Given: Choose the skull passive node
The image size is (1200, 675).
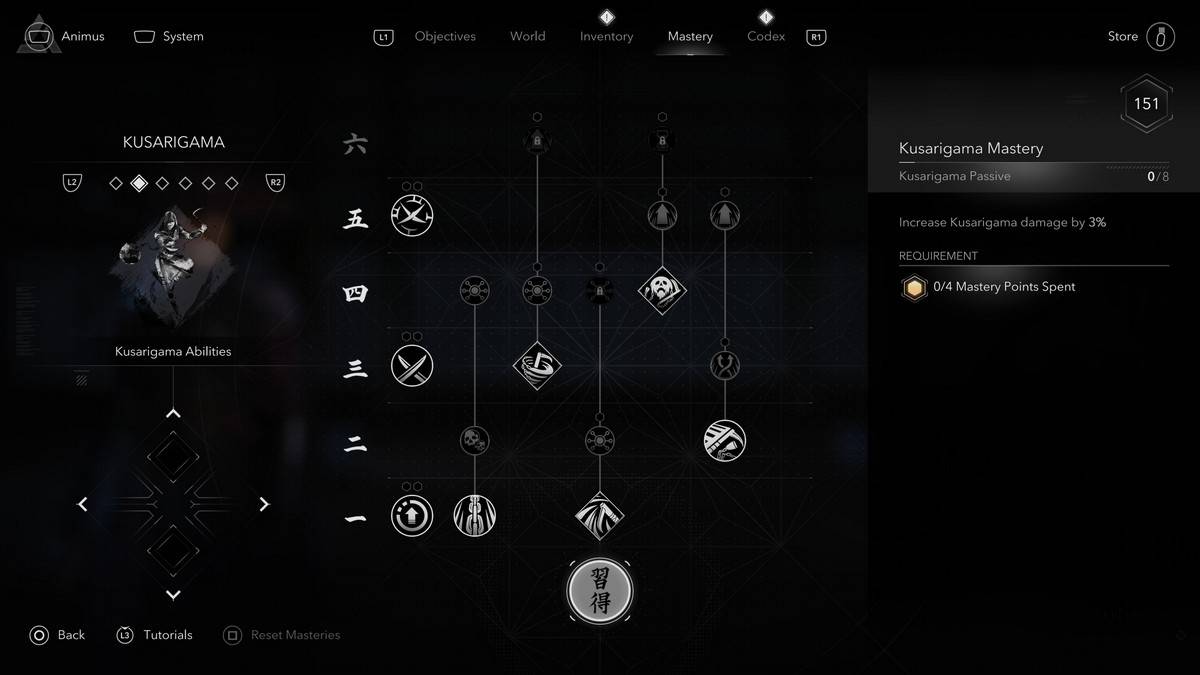Looking at the screenshot, I should click(x=474, y=440).
